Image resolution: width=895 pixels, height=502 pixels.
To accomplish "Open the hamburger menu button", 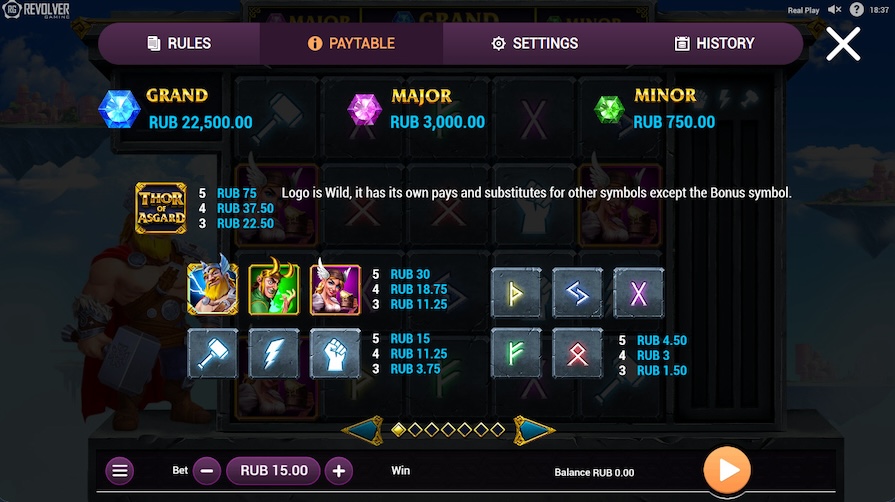I will (x=120, y=471).
